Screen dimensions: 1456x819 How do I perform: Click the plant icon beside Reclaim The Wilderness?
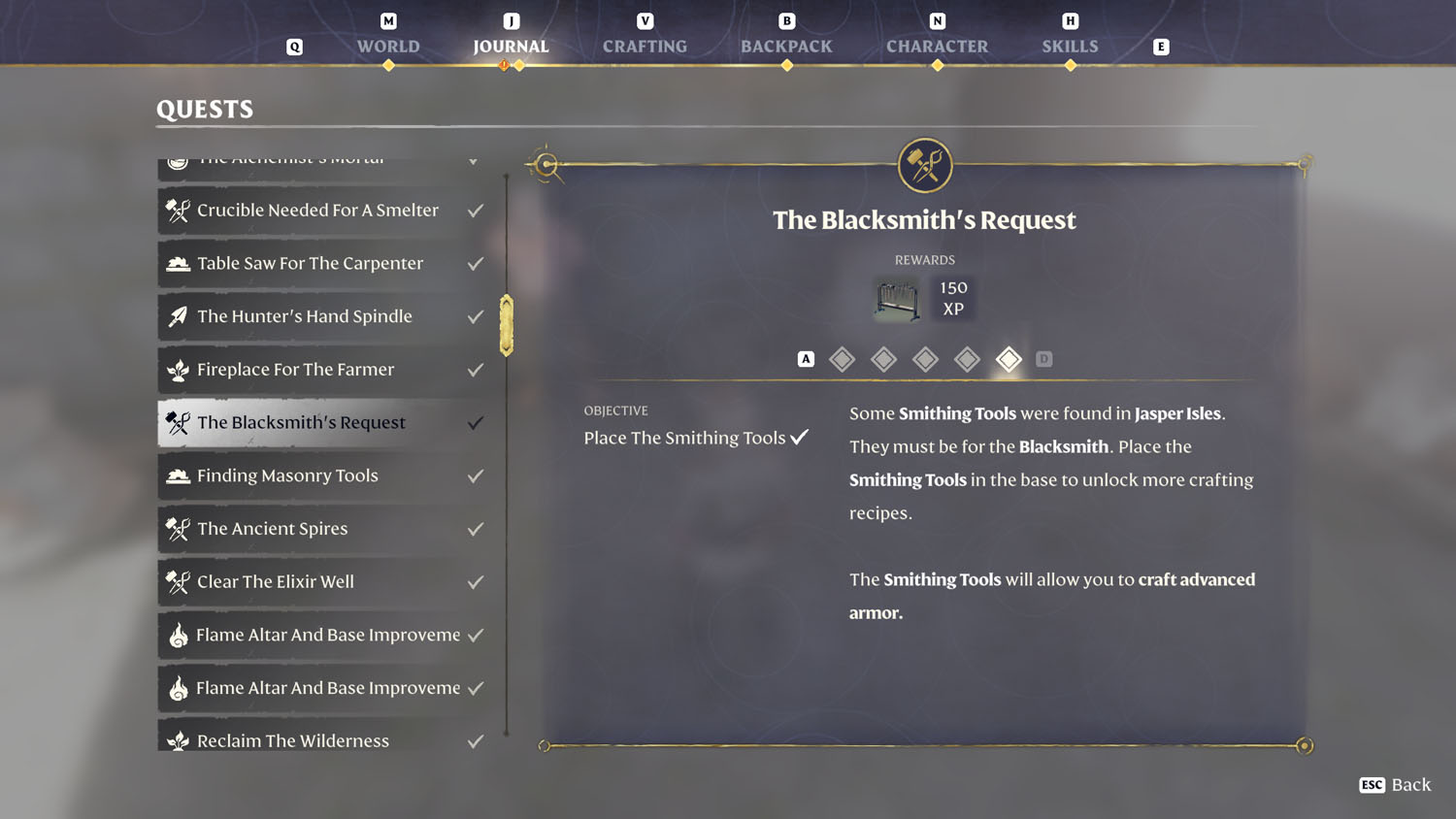click(x=177, y=739)
